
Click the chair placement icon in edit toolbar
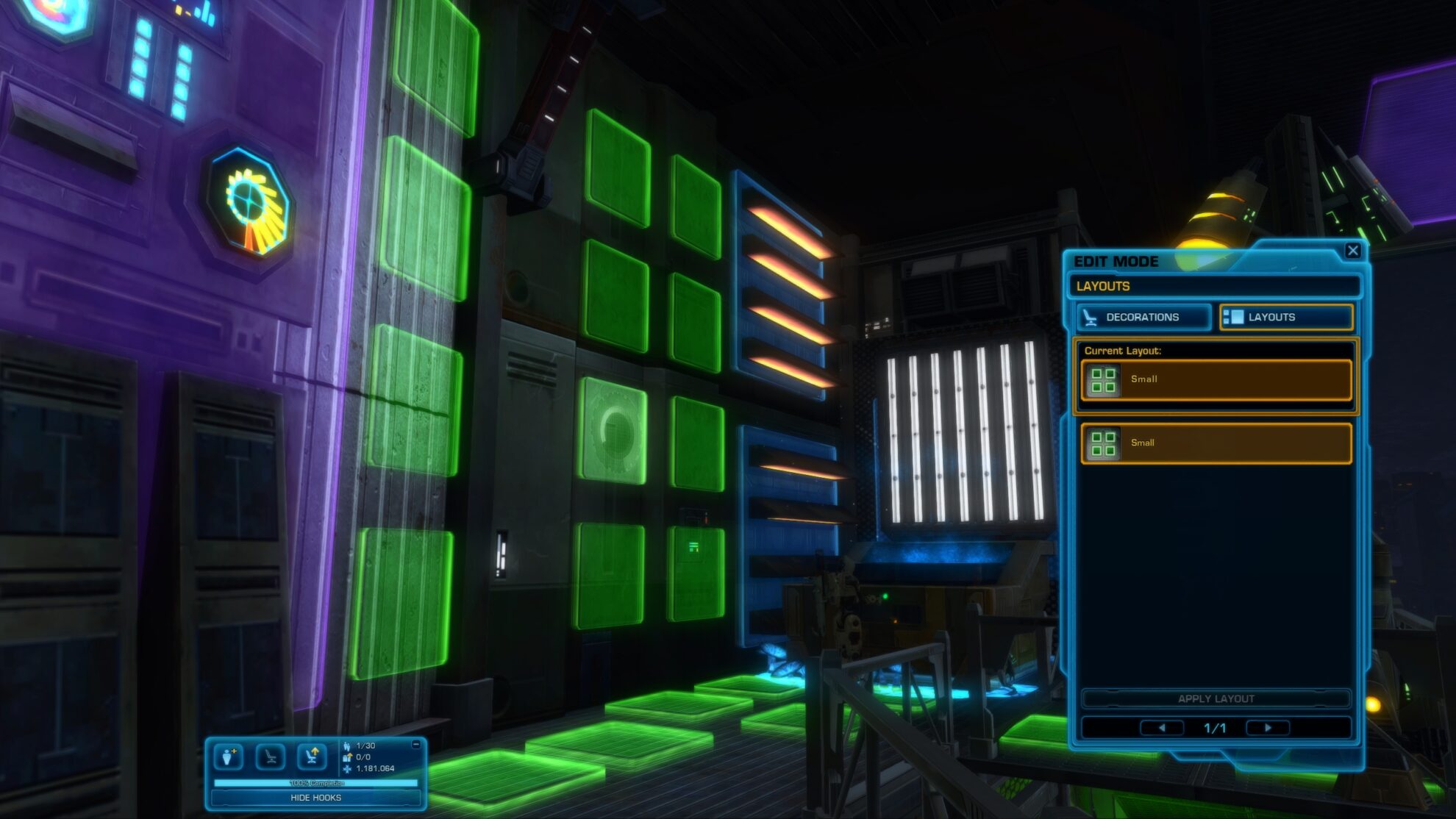[269, 757]
